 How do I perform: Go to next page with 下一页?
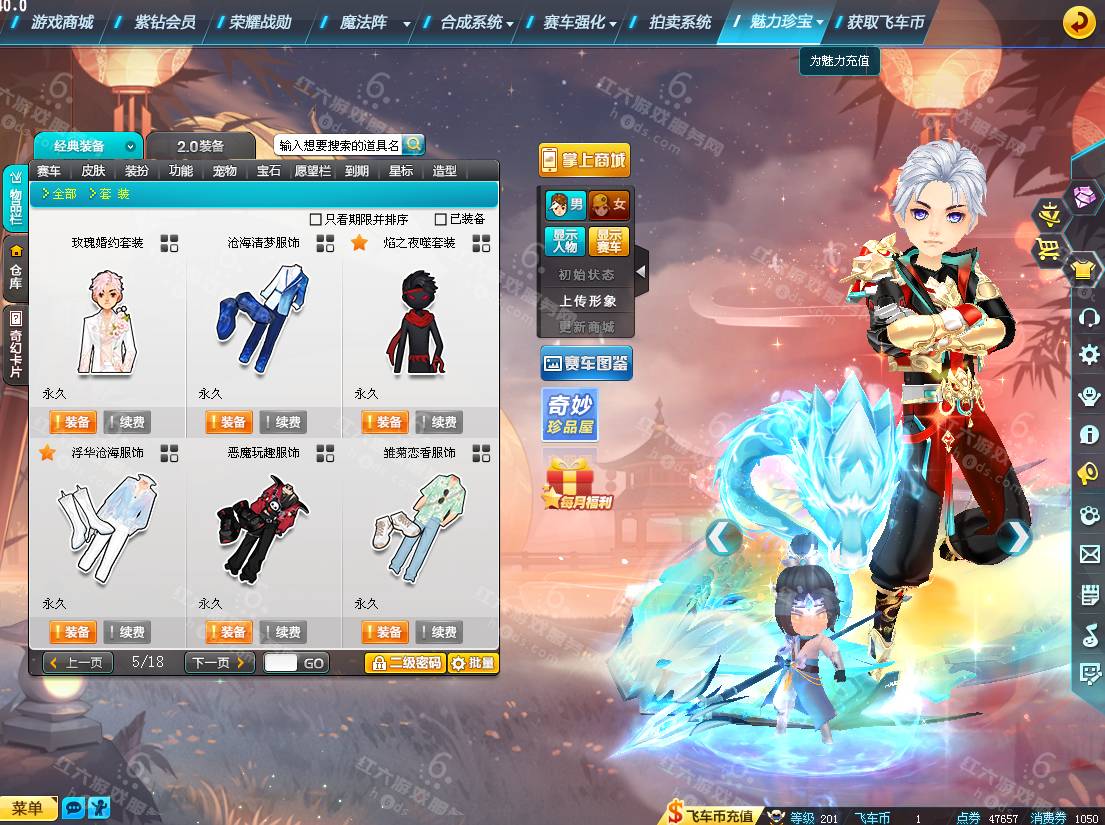219,663
